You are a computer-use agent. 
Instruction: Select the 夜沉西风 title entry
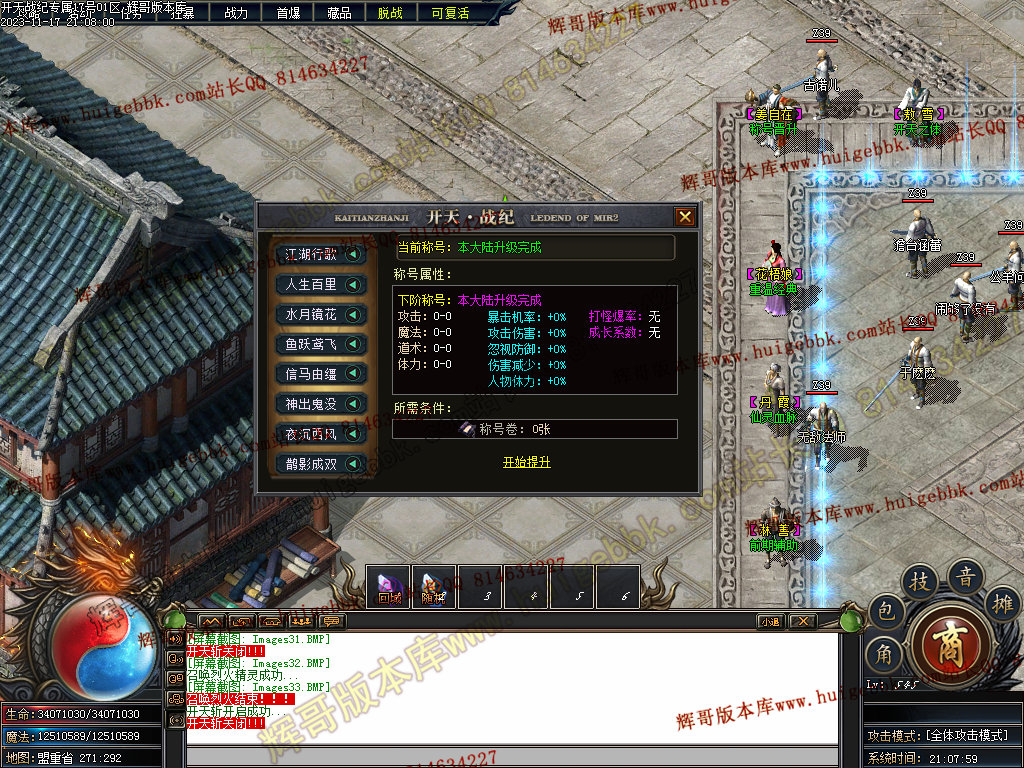(x=320, y=434)
